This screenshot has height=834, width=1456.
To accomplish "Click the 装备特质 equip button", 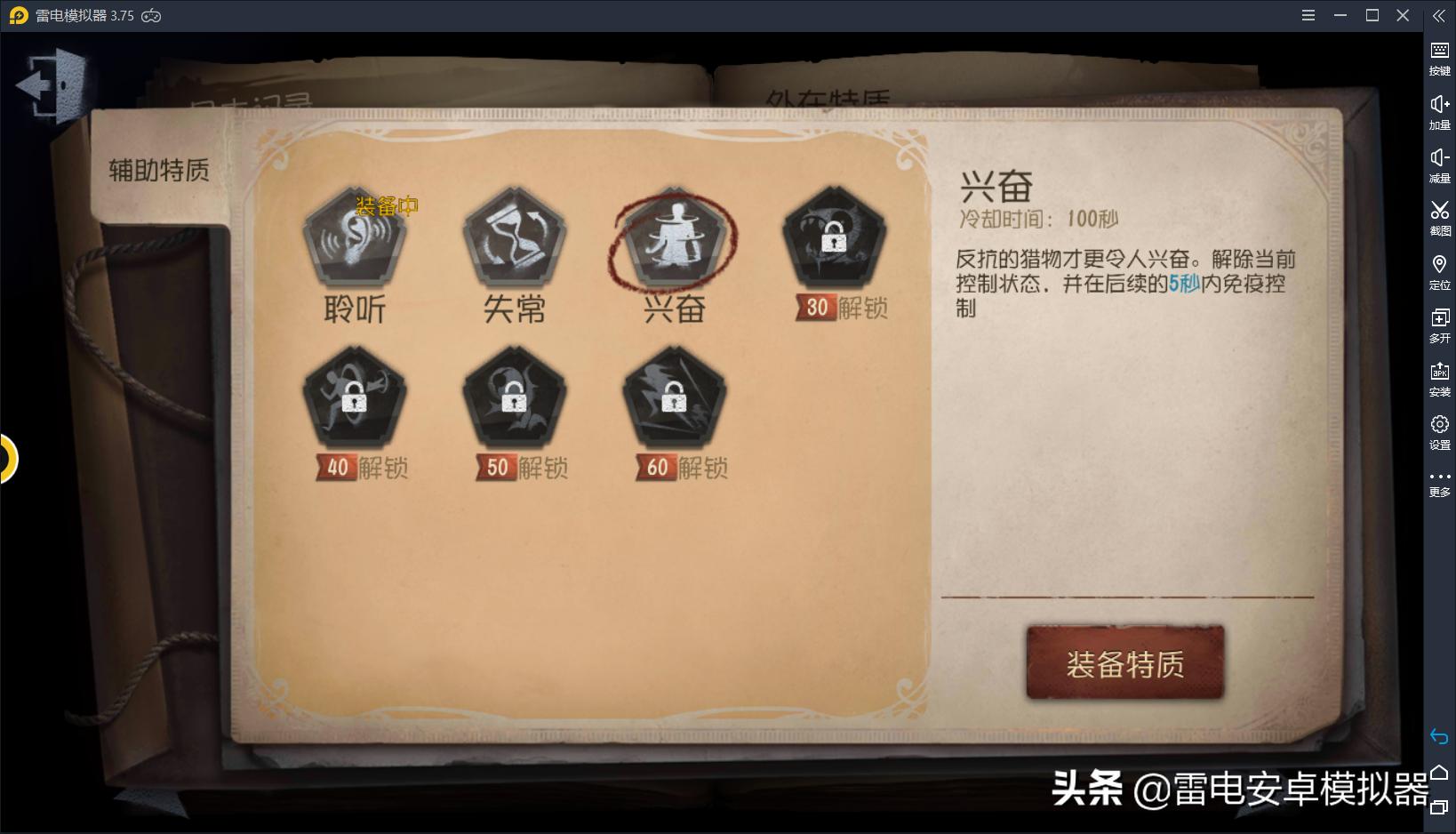I will (1124, 662).
